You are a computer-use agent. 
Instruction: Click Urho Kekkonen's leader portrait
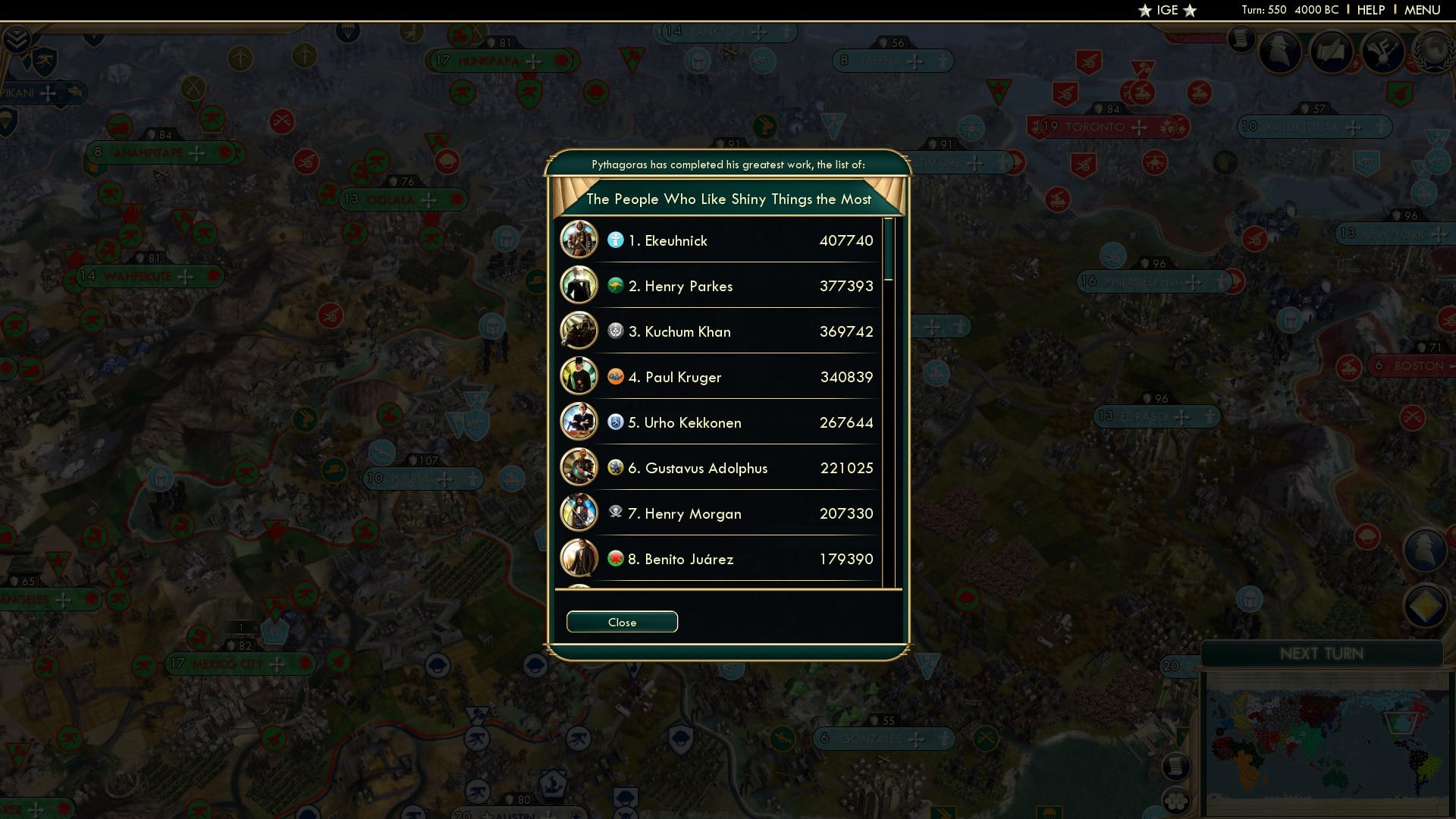580,422
